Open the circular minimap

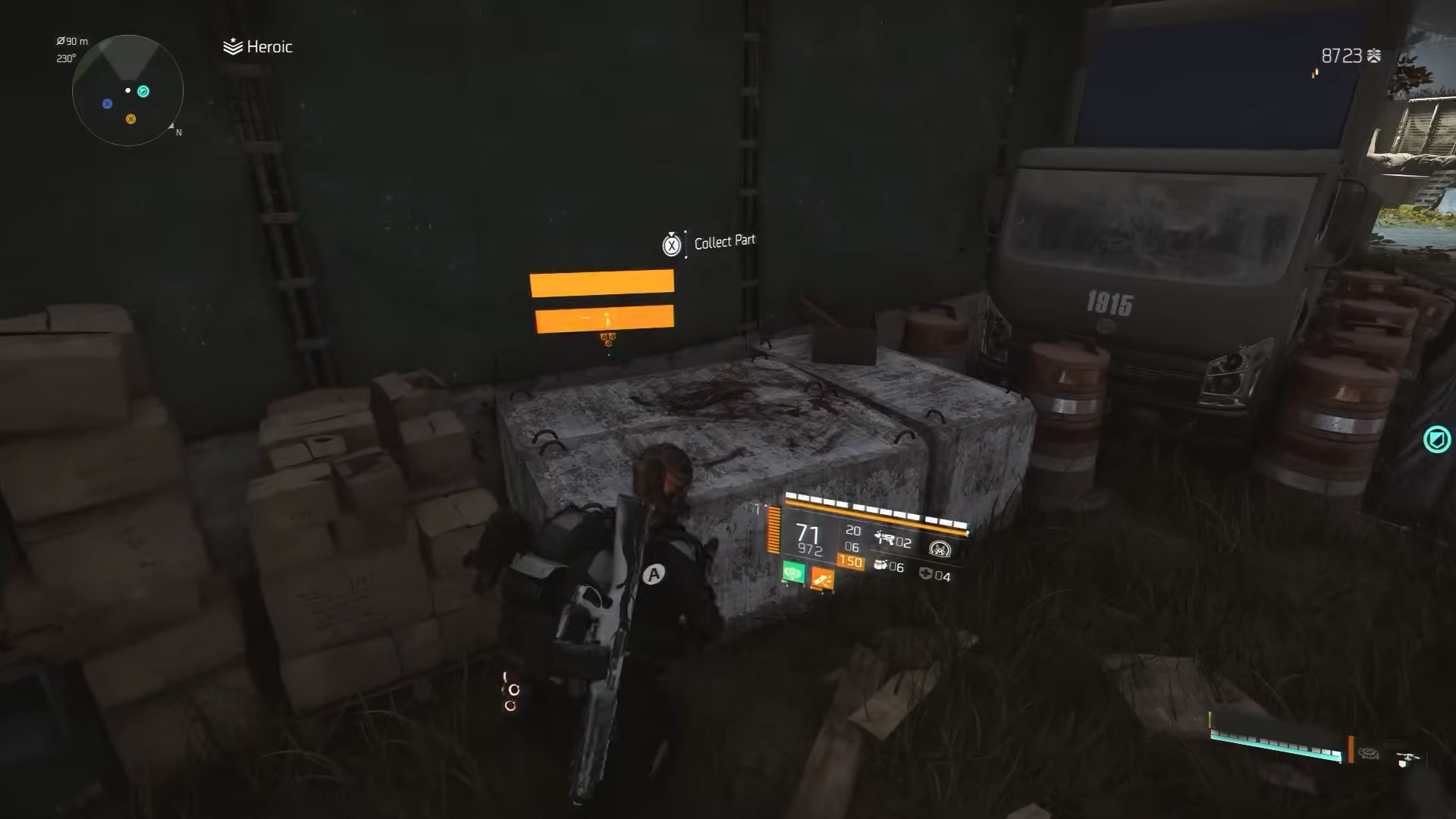tap(127, 90)
